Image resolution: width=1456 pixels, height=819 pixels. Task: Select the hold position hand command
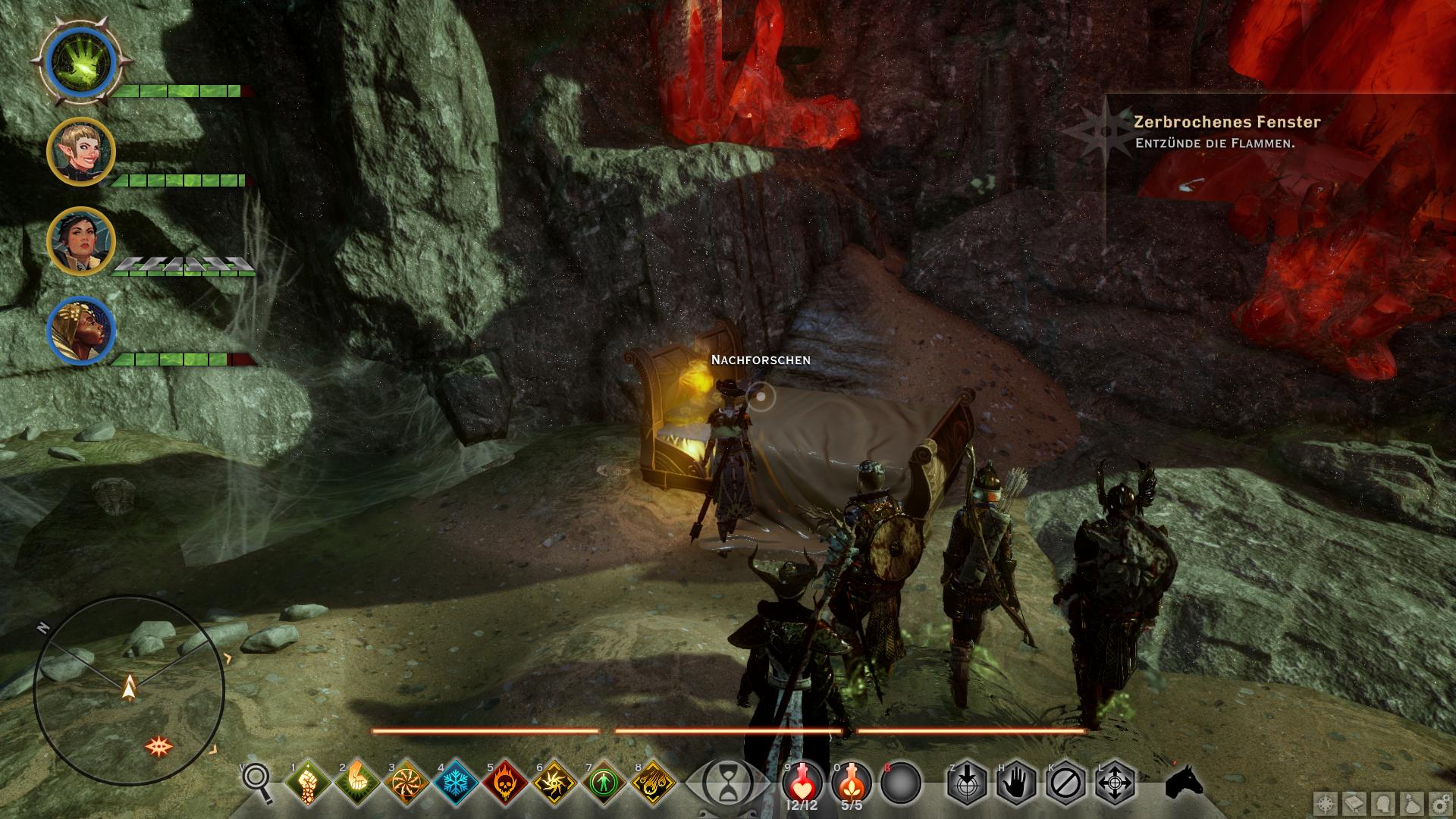pos(1016,782)
